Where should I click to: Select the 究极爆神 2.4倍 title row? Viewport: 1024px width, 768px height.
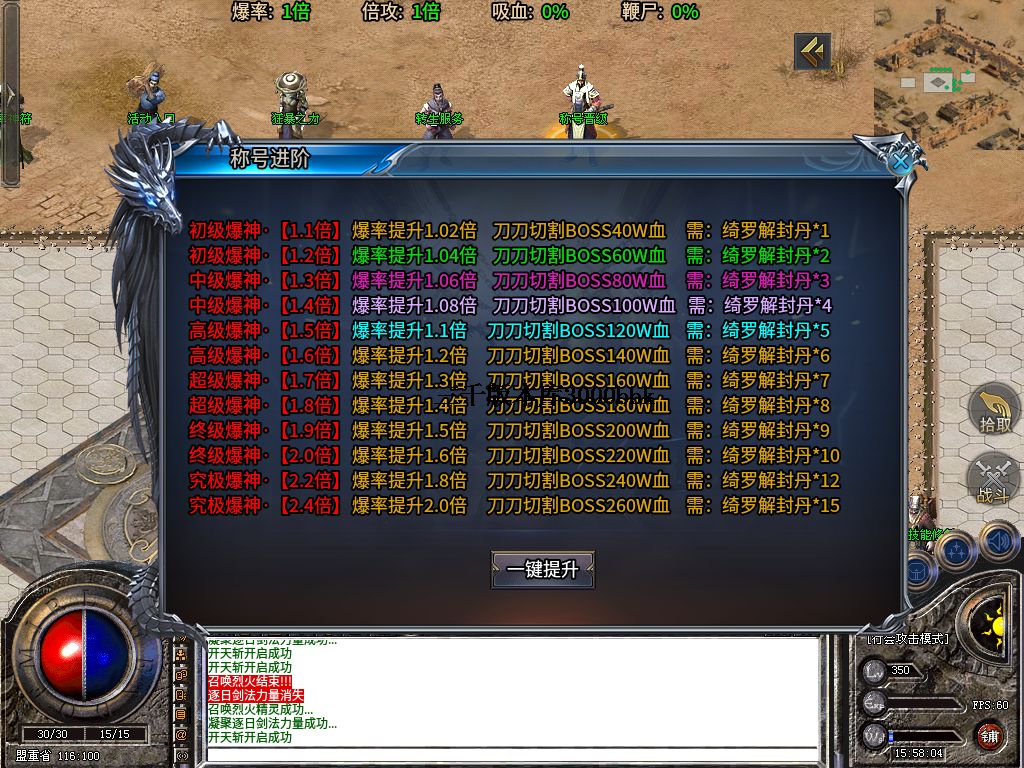coord(510,505)
